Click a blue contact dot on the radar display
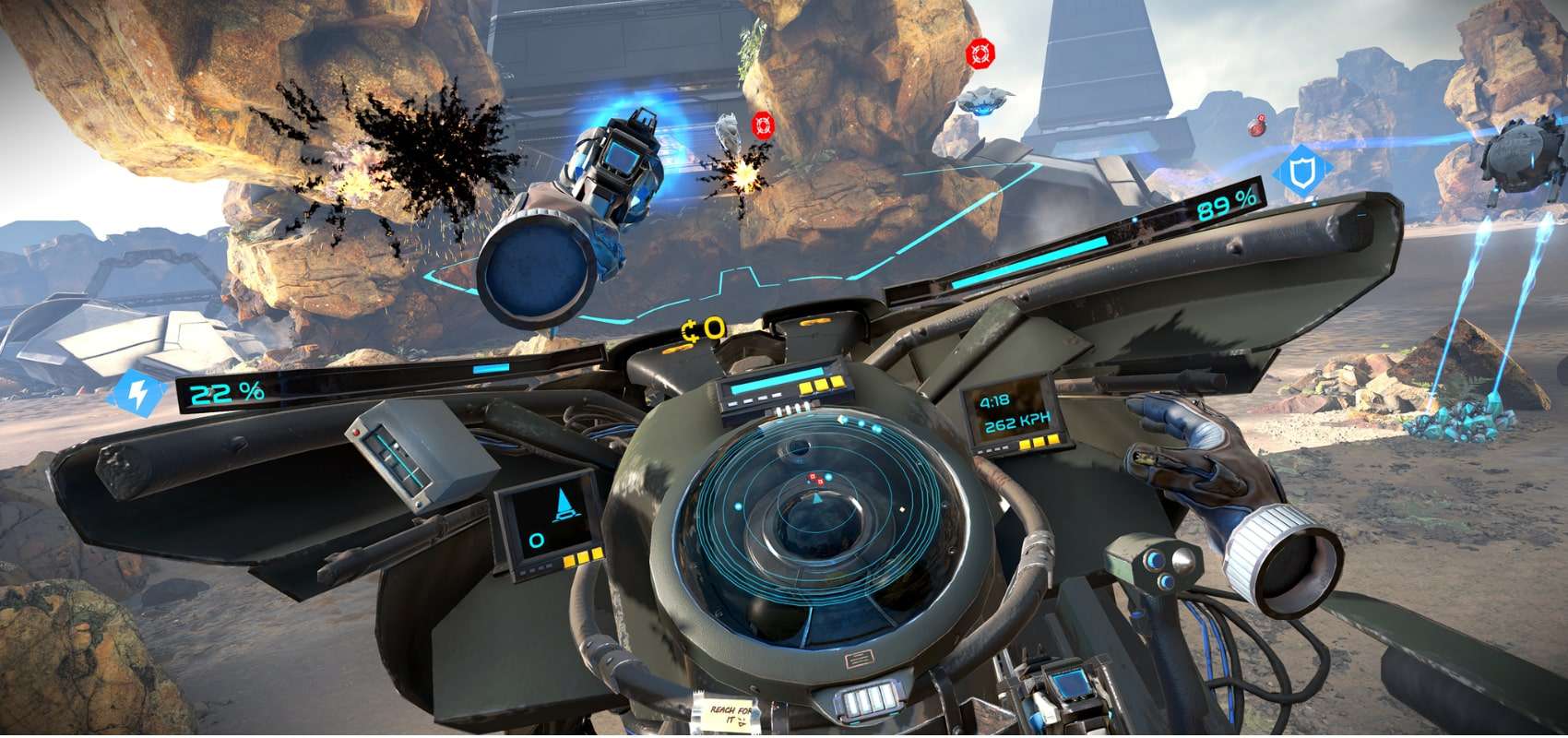Screen dimensions: 1568x738 (738, 506)
